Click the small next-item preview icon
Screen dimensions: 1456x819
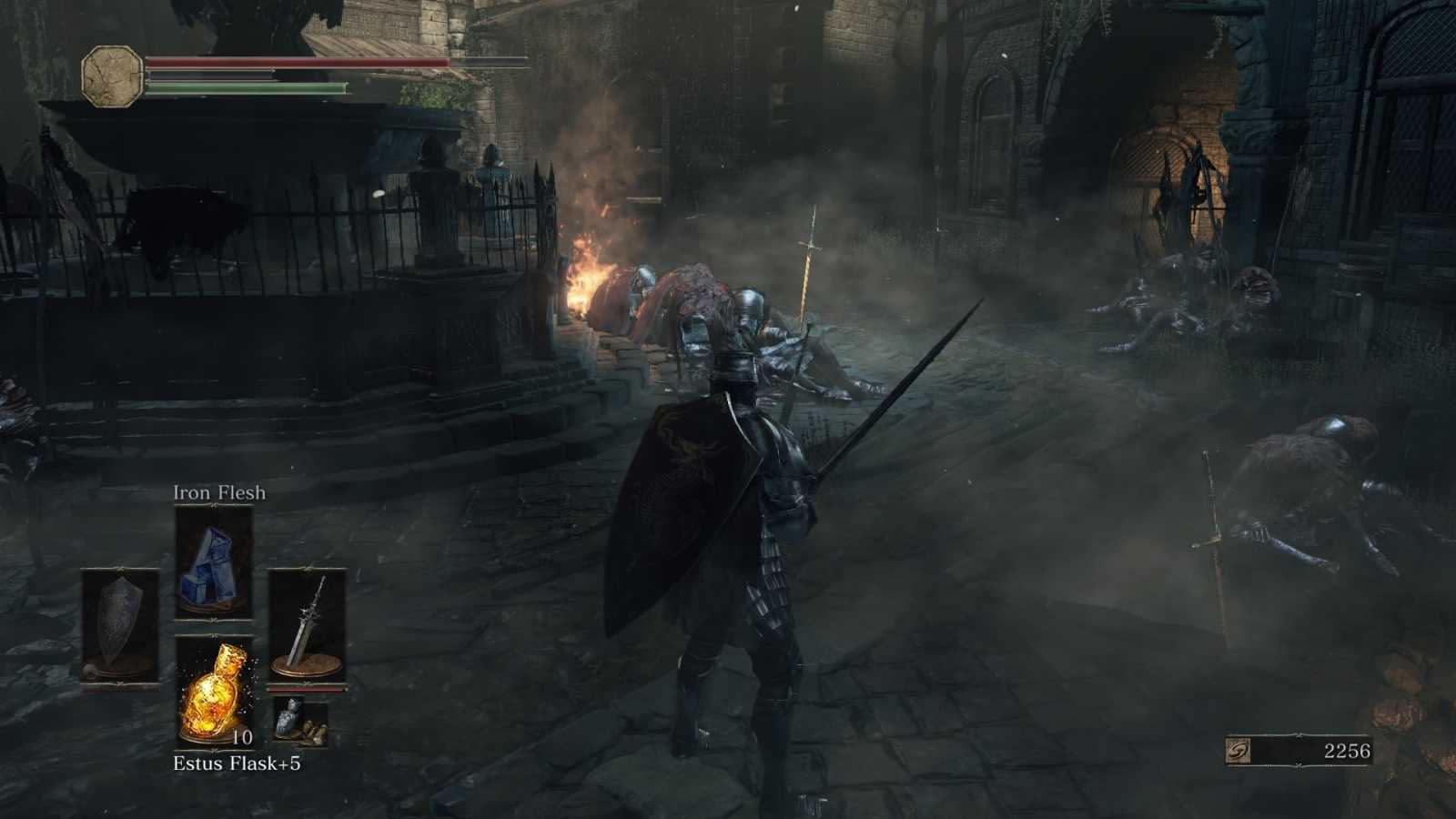299,723
